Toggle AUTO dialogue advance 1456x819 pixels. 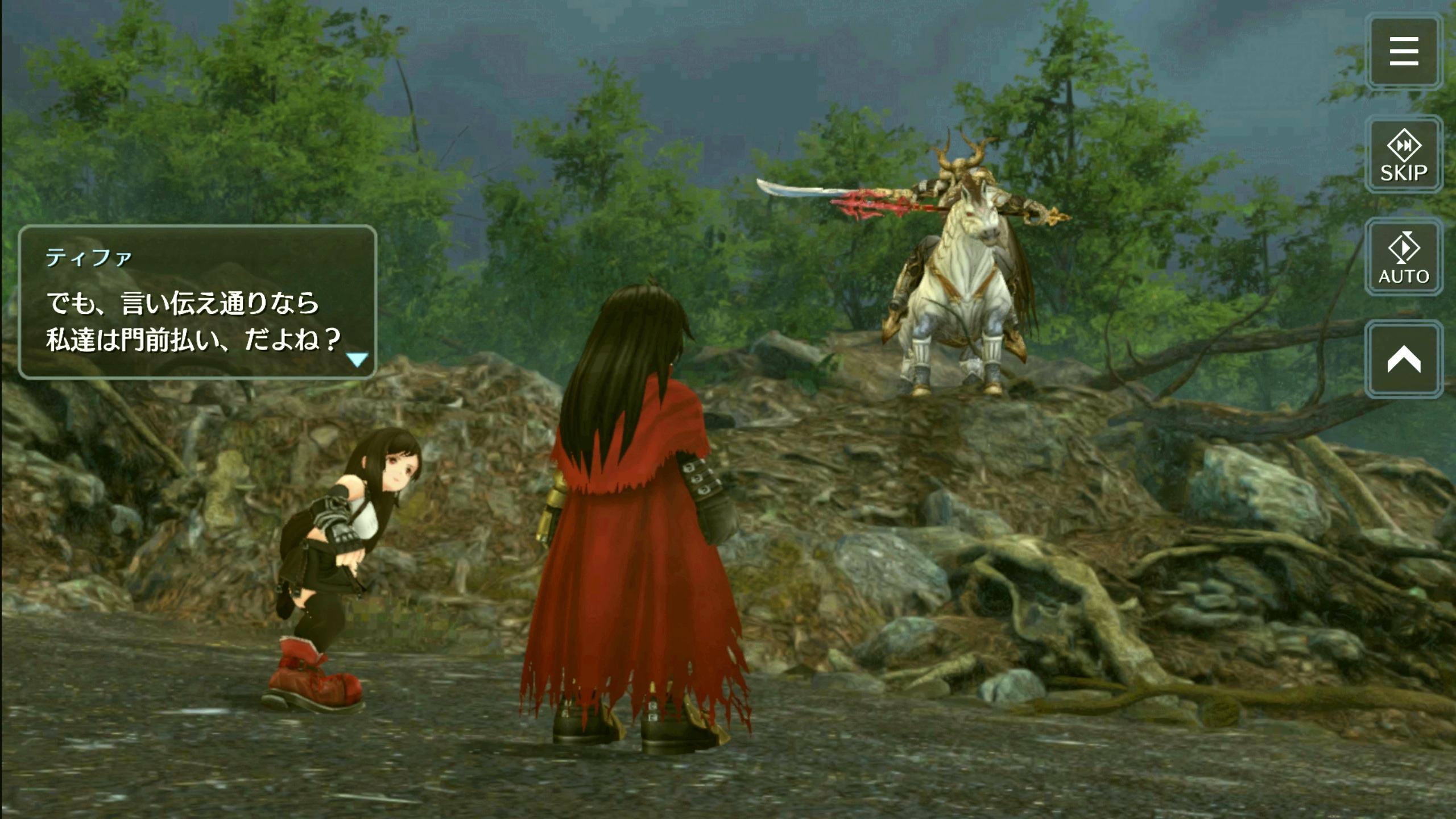click(x=1403, y=257)
